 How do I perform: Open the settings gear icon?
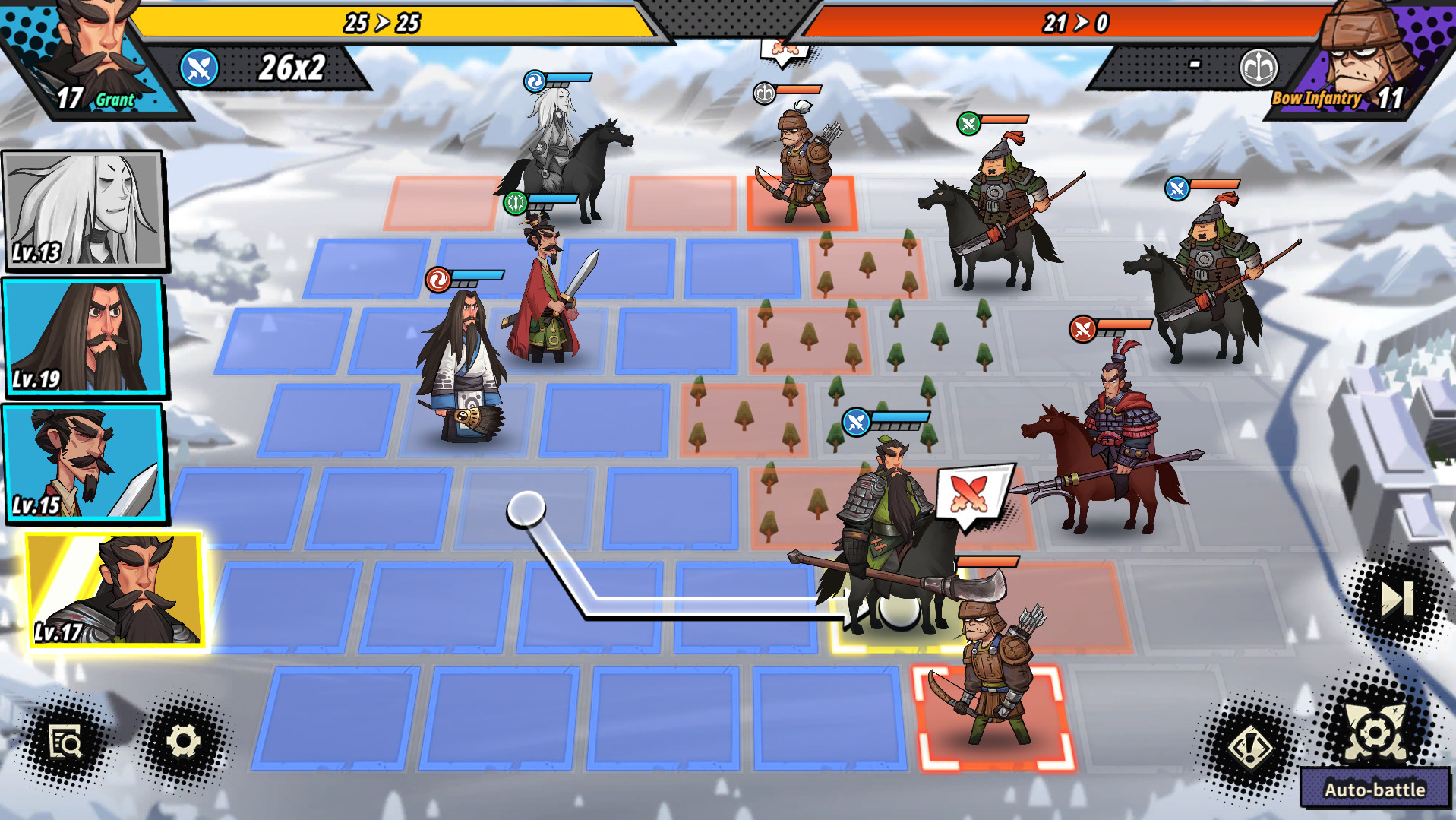pyautogui.click(x=185, y=739)
